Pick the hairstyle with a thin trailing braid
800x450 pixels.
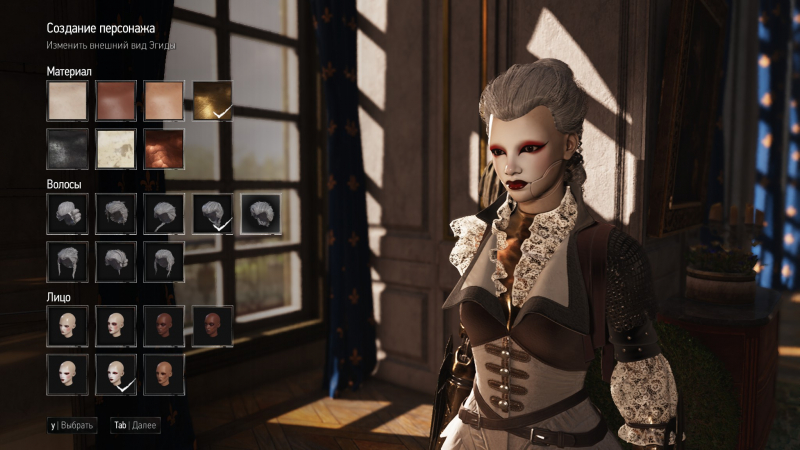163,214
